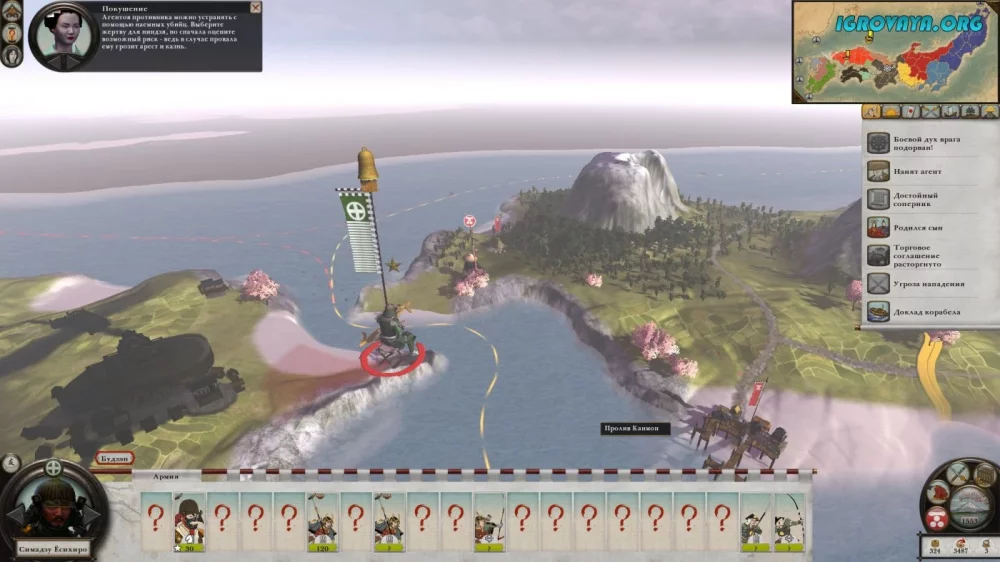Open the campaign minimap of Japan
The width and height of the screenshot is (1000, 562).
[x=895, y=52]
